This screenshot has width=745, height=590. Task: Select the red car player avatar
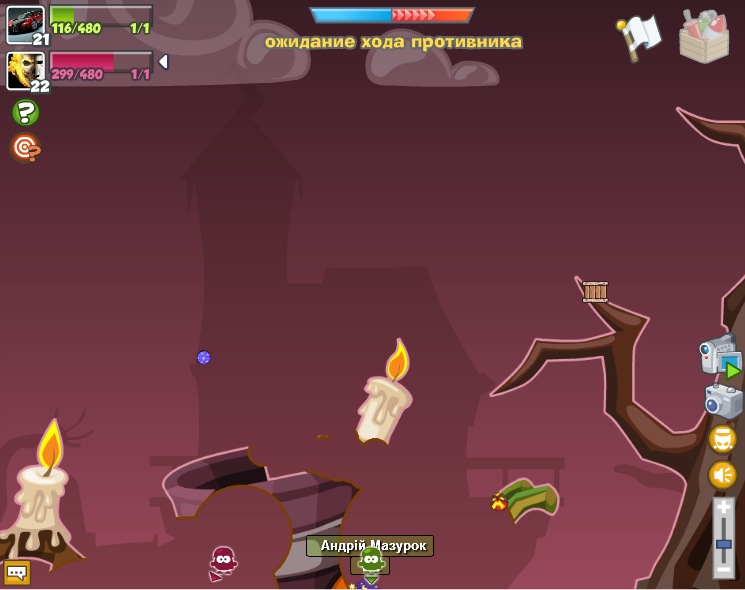tap(24, 22)
